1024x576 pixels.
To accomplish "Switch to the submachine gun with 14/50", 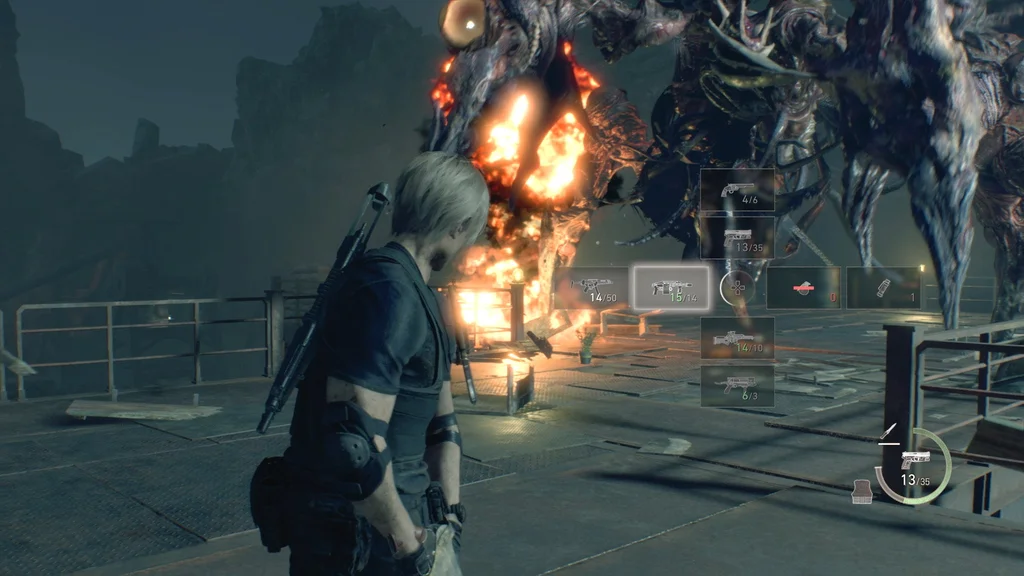I will (592, 288).
